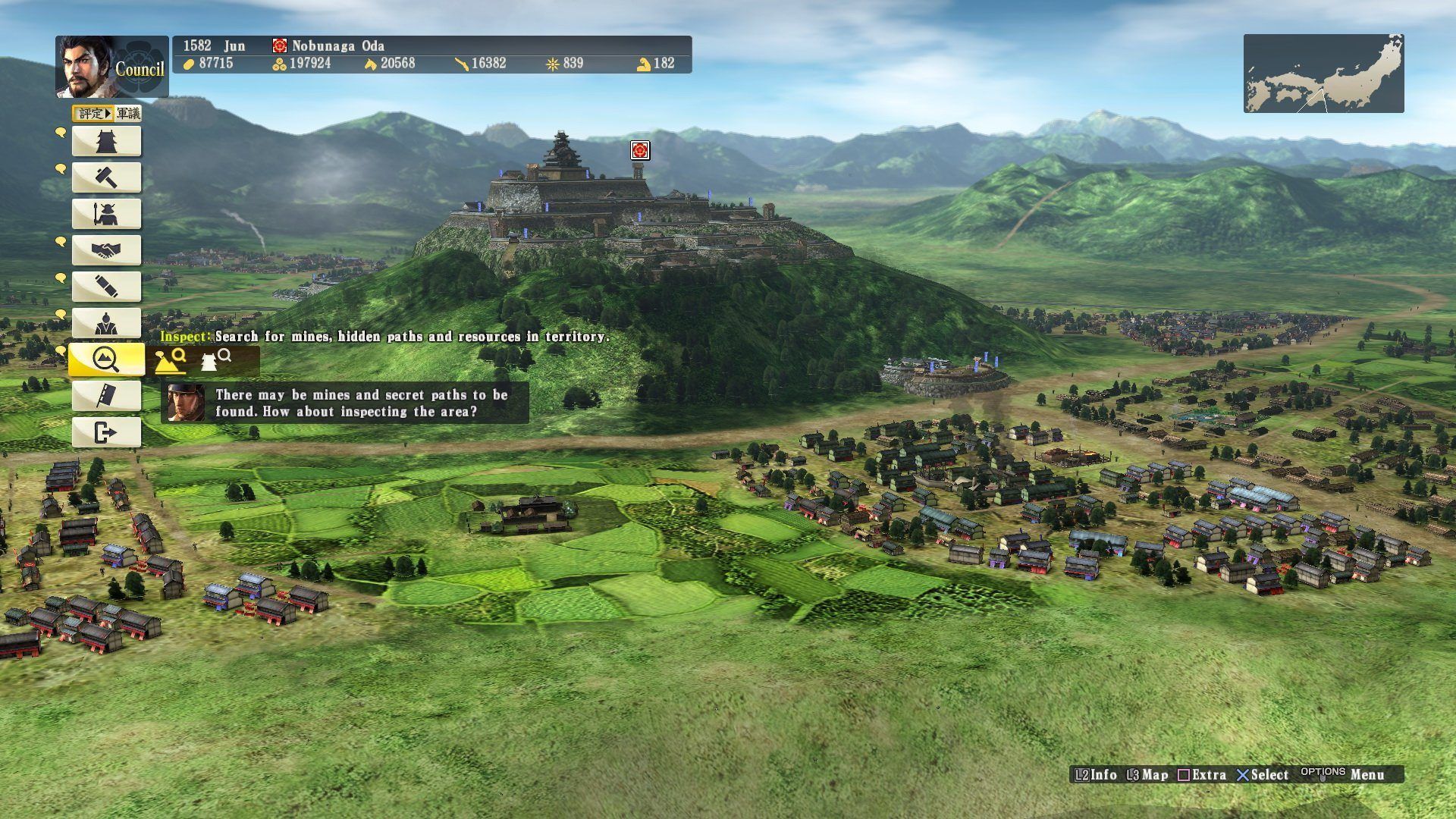Click the Japan minimap
Viewport: 1456px width, 819px height.
[x=1323, y=74]
